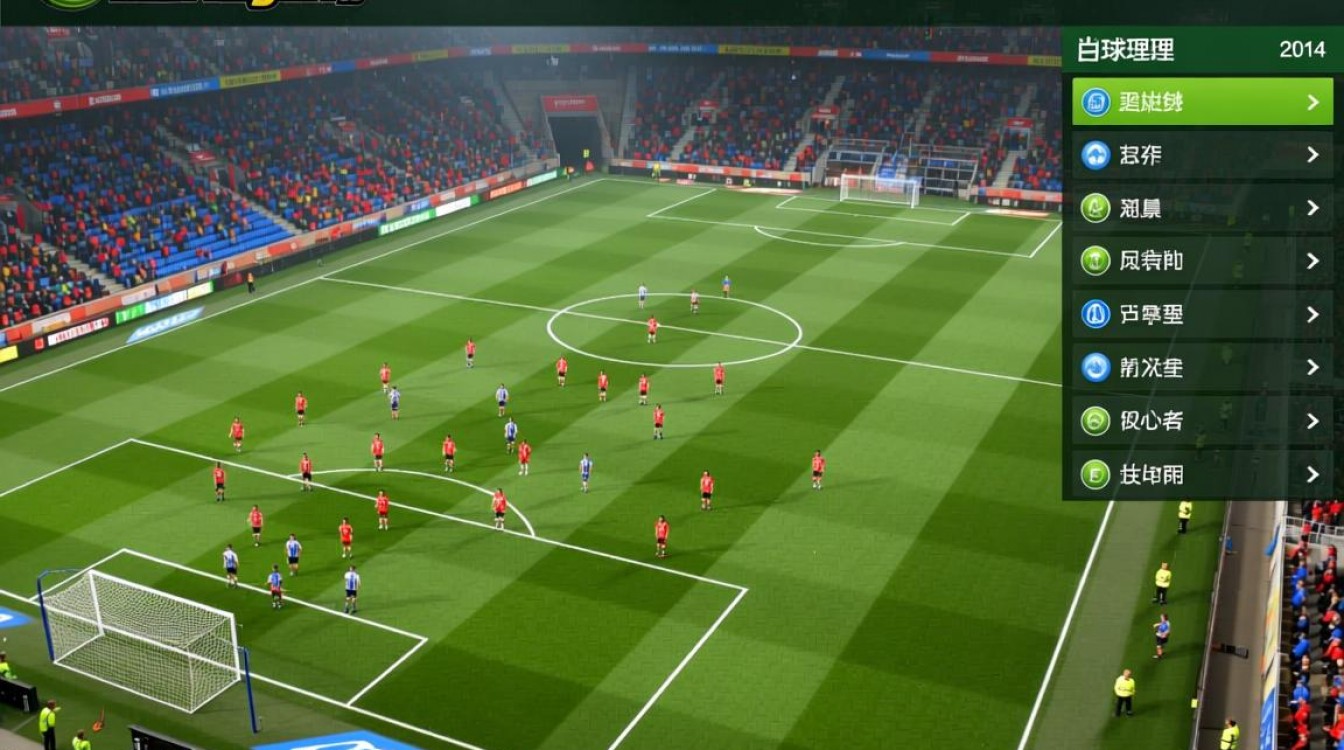The width and height of the screenshot is (1344, 750).
Task: Click the chevron on the highlighted top menu item
Action: click(x=1312, y=101)
